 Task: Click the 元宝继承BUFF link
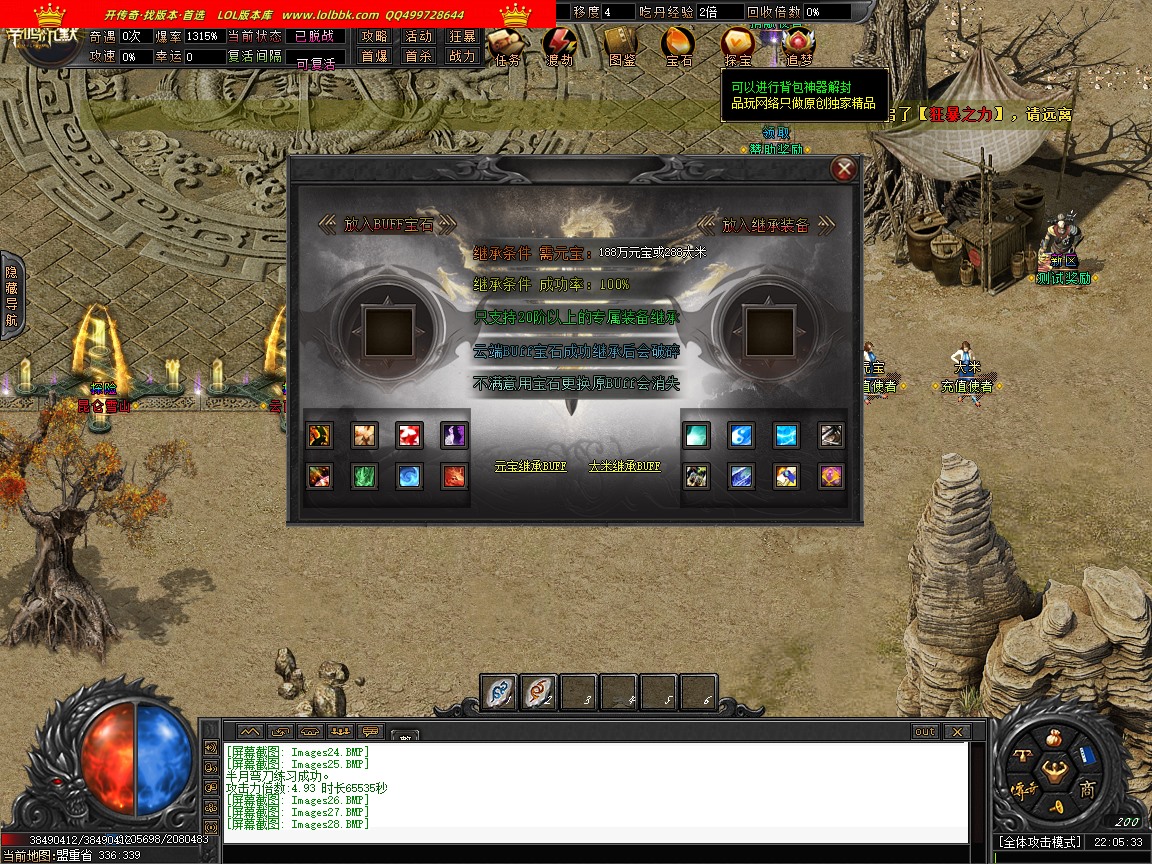530,466
